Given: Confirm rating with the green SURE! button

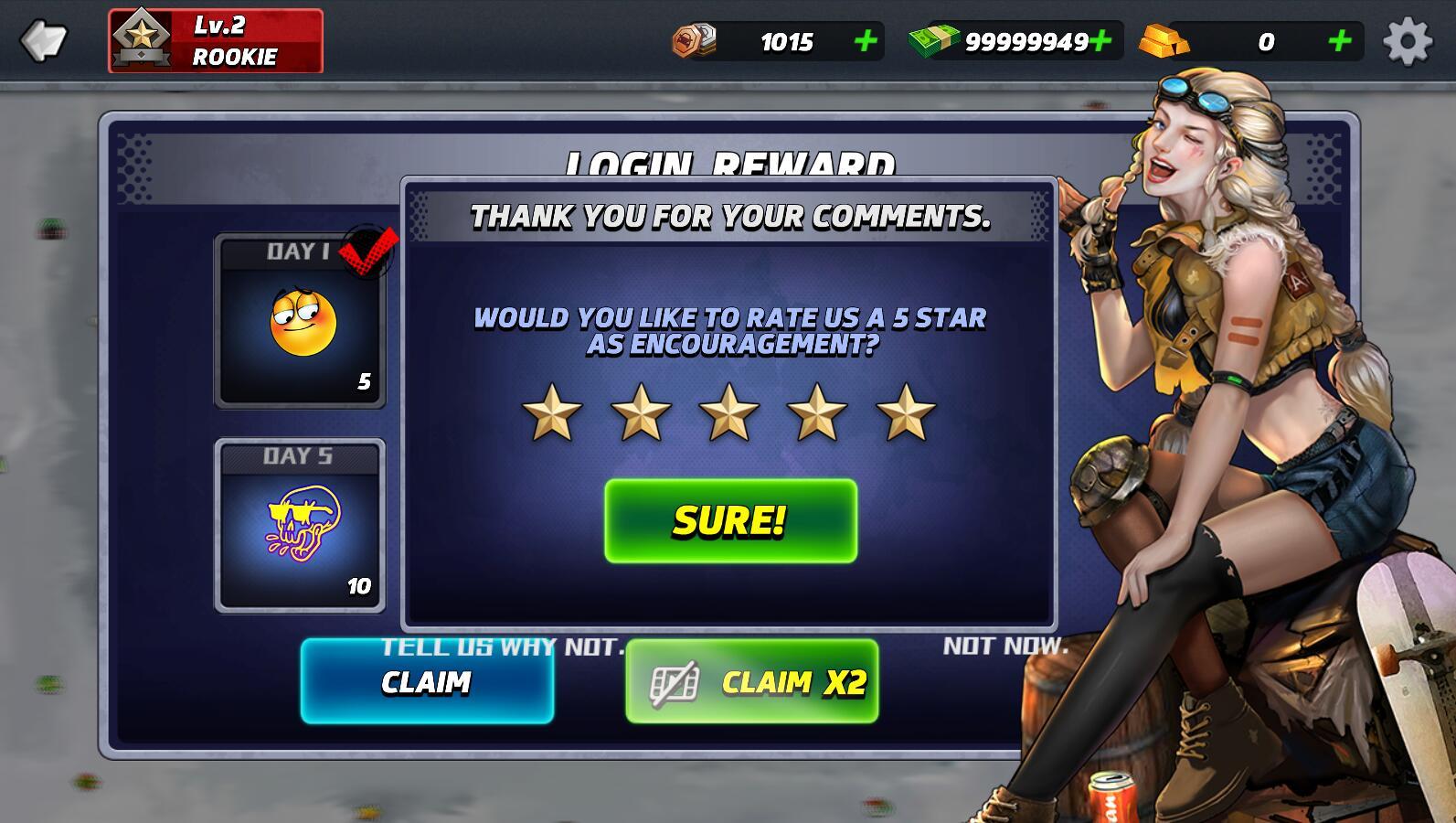Looking at the screenshot, I should [730, 520].
